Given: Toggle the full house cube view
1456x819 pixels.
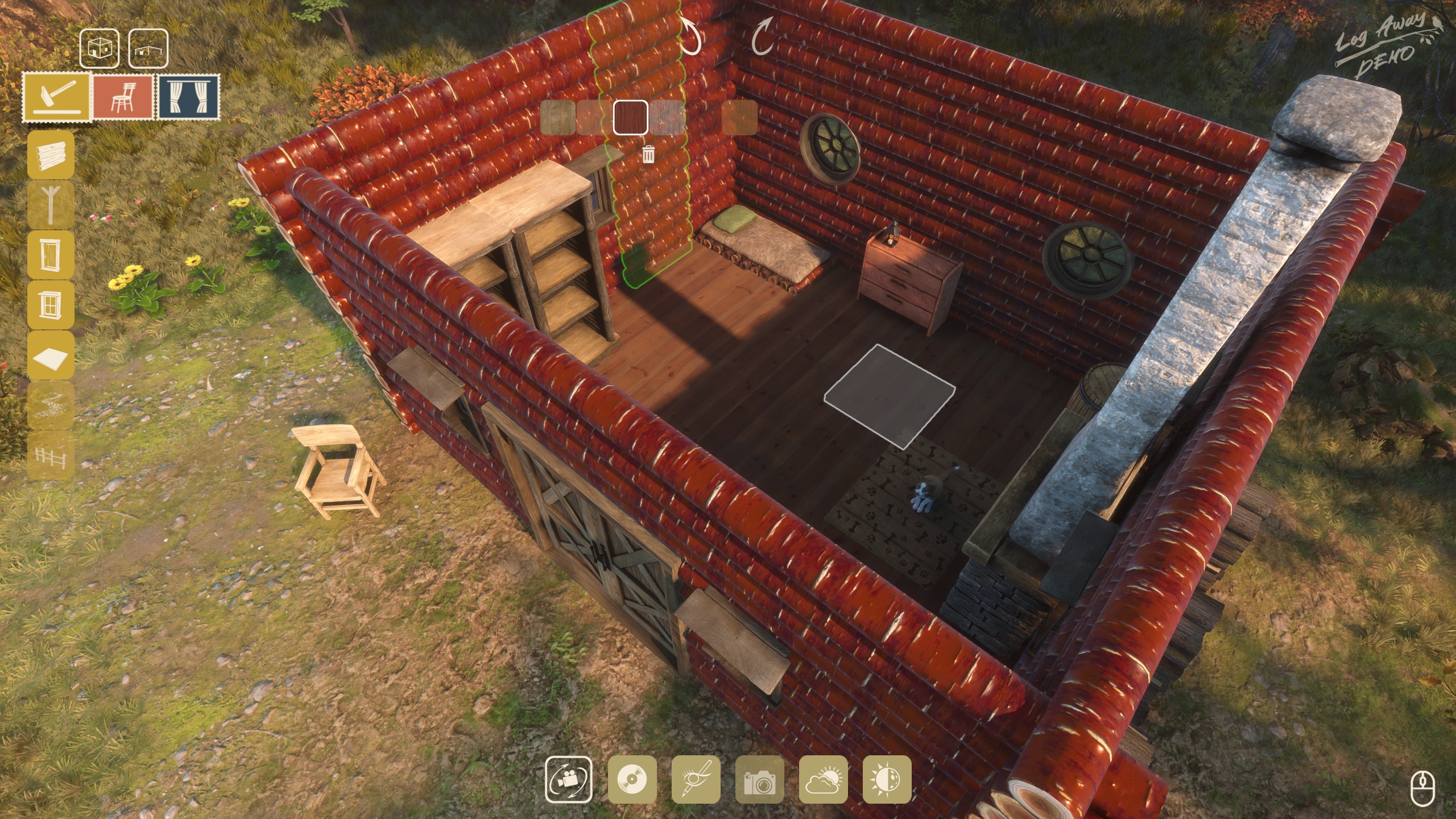Looking at the screenshot, I should [100, 48].
